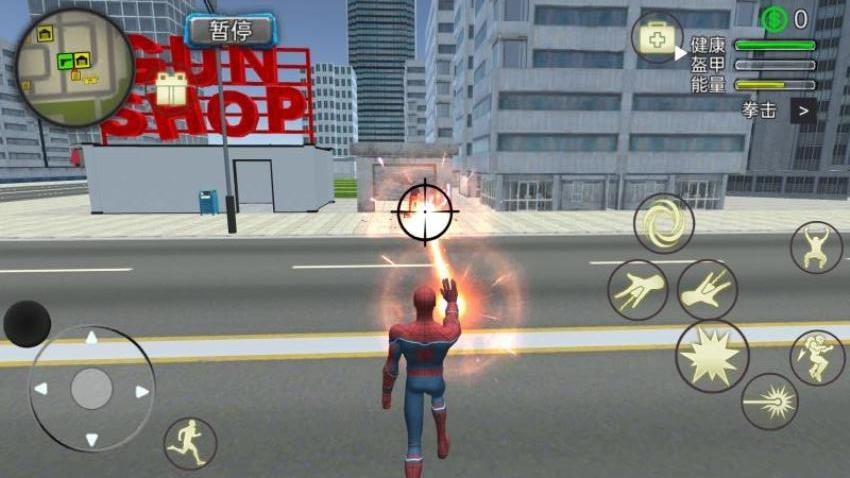
Task: Open the circular city minimap
Action: click(75, 68)
